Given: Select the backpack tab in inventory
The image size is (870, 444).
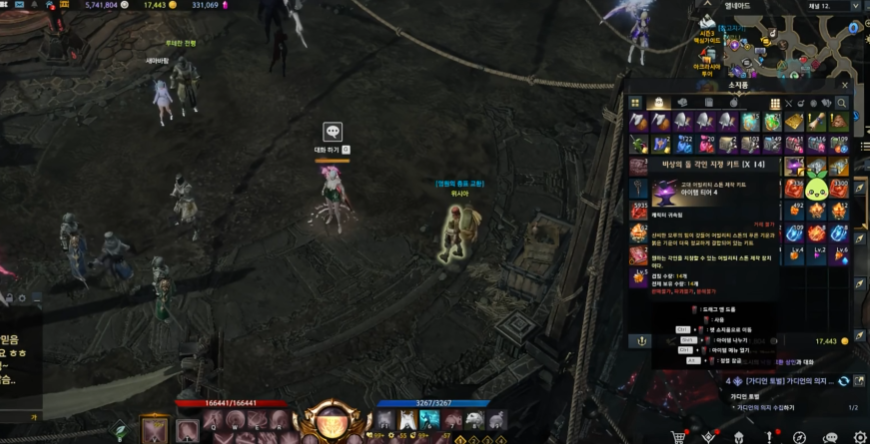Looking at the screenshot, I should 656,103.
